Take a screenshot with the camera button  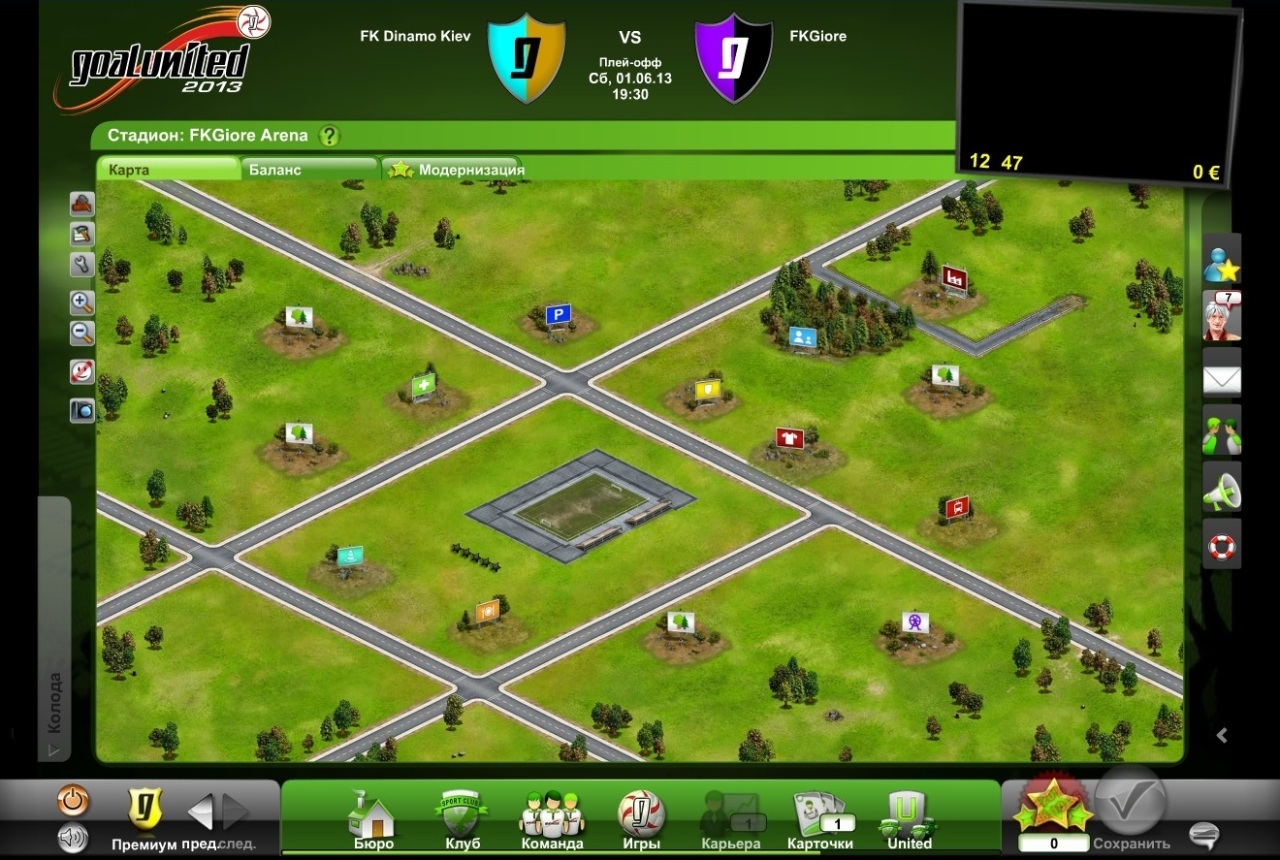[82, 410]
